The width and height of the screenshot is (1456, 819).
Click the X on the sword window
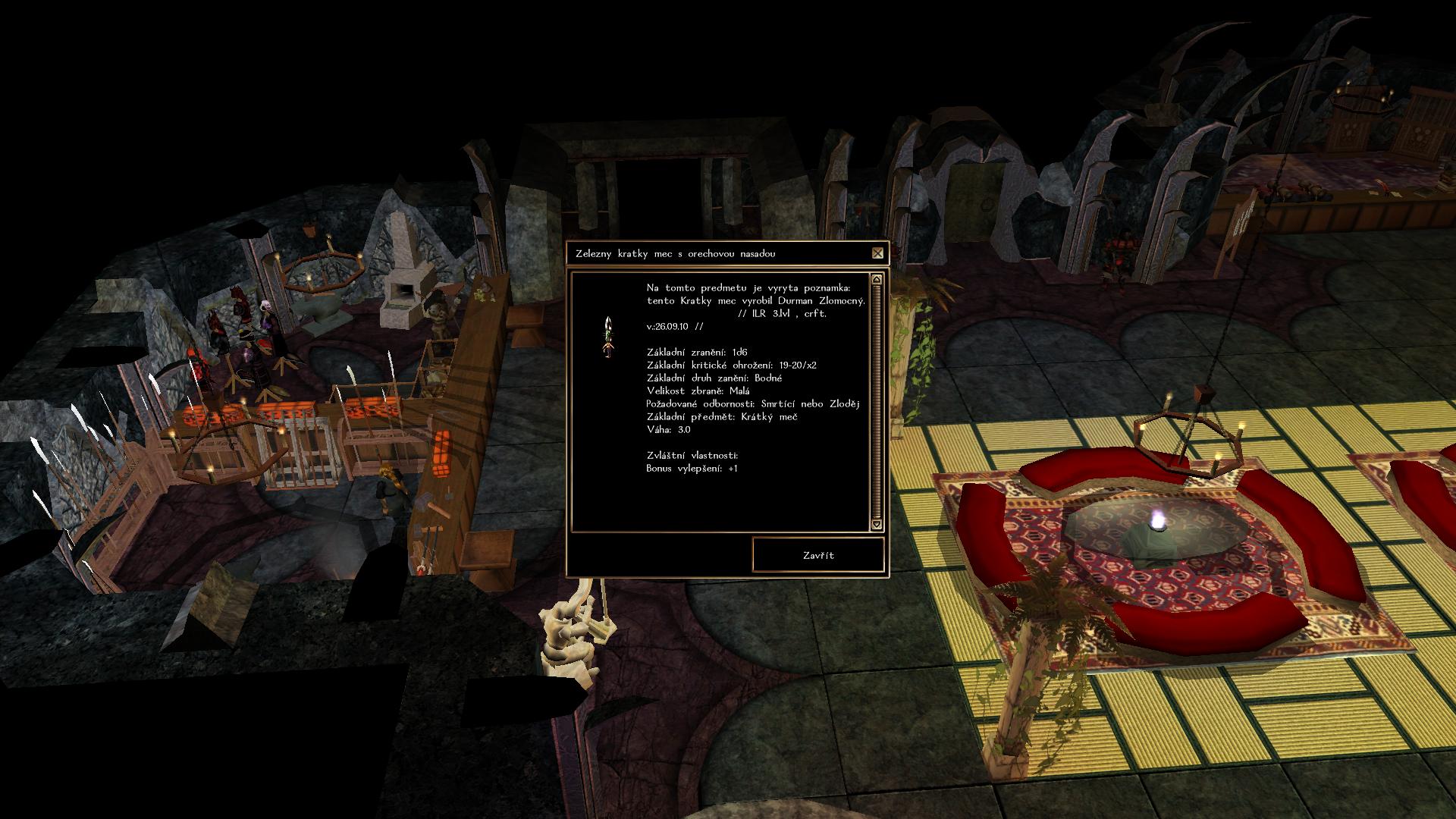(x=877, y=253)
